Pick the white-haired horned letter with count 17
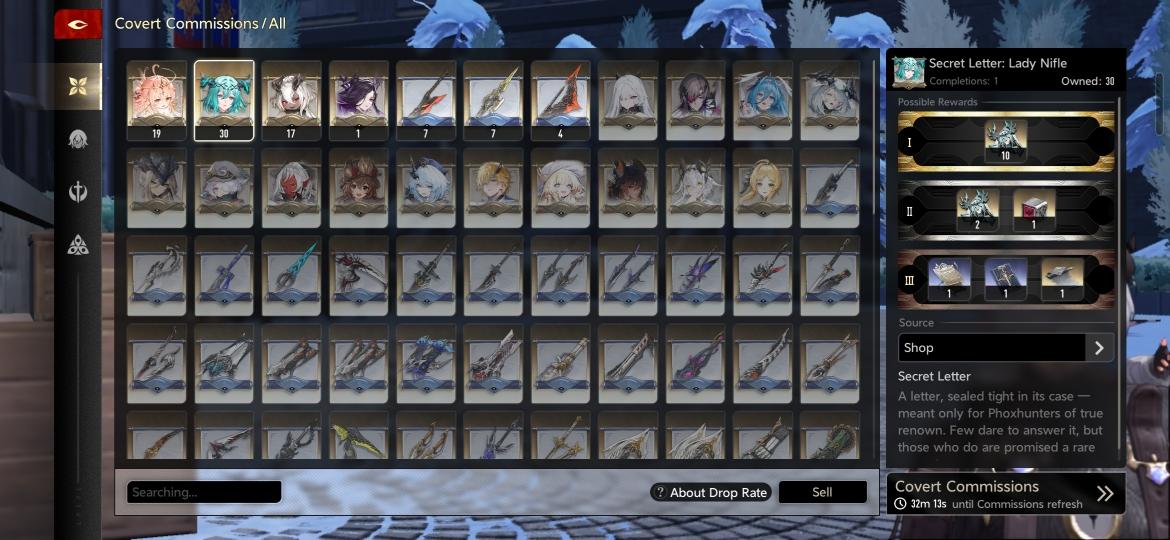The image size is (1170, 540). coord(291,99)
